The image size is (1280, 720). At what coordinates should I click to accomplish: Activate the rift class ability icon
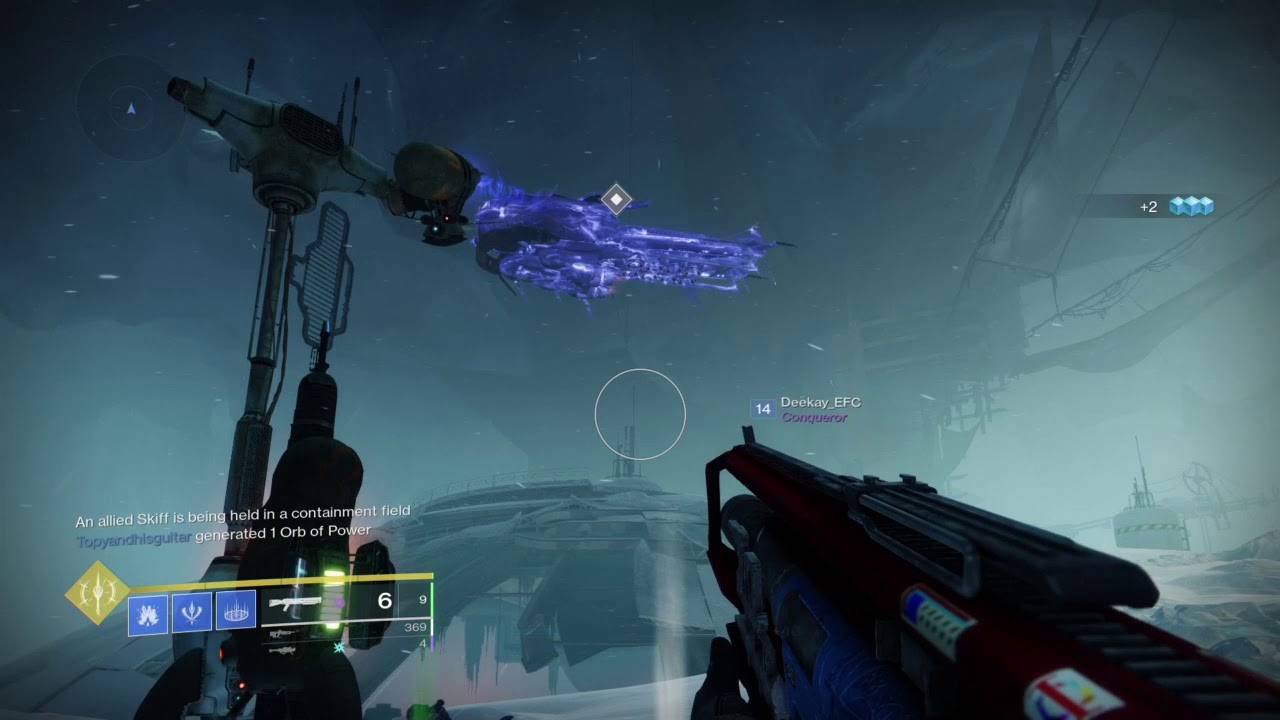click(x=236, y=612)
